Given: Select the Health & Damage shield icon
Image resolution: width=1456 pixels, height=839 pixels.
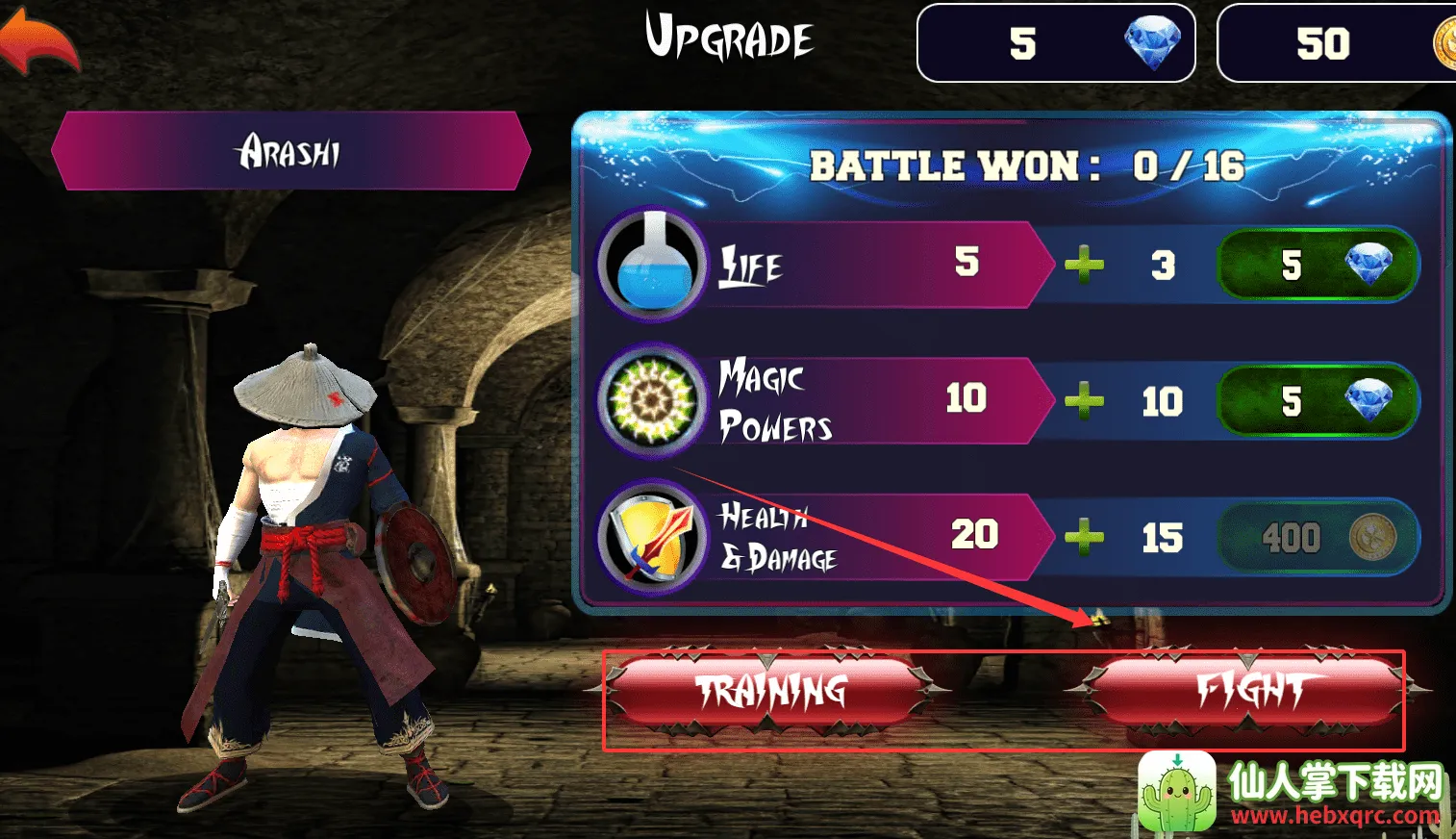Looking at the screenshot, I should 652,537.
